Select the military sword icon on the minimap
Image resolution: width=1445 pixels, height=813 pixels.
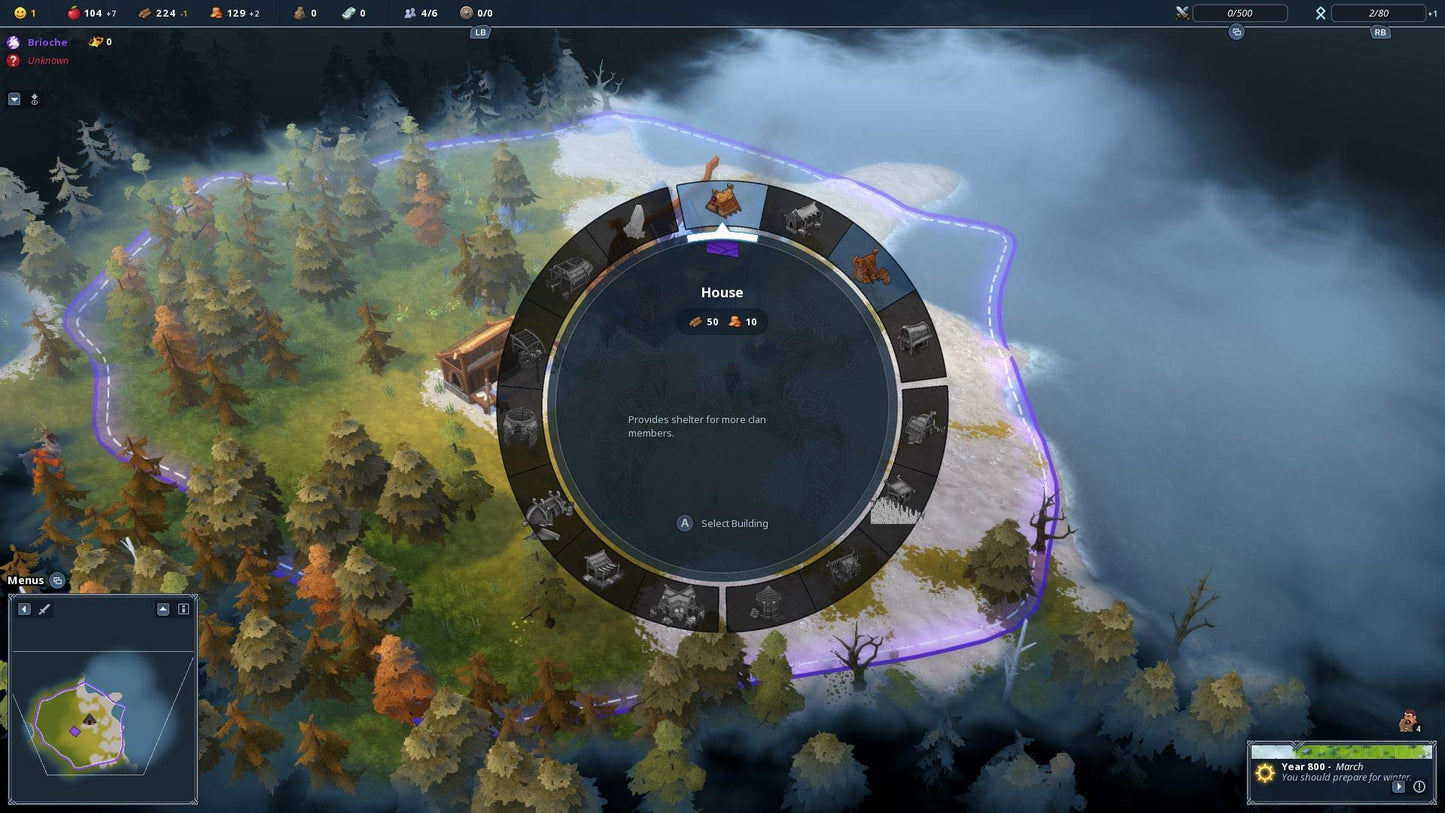click(x=44, y=609)
